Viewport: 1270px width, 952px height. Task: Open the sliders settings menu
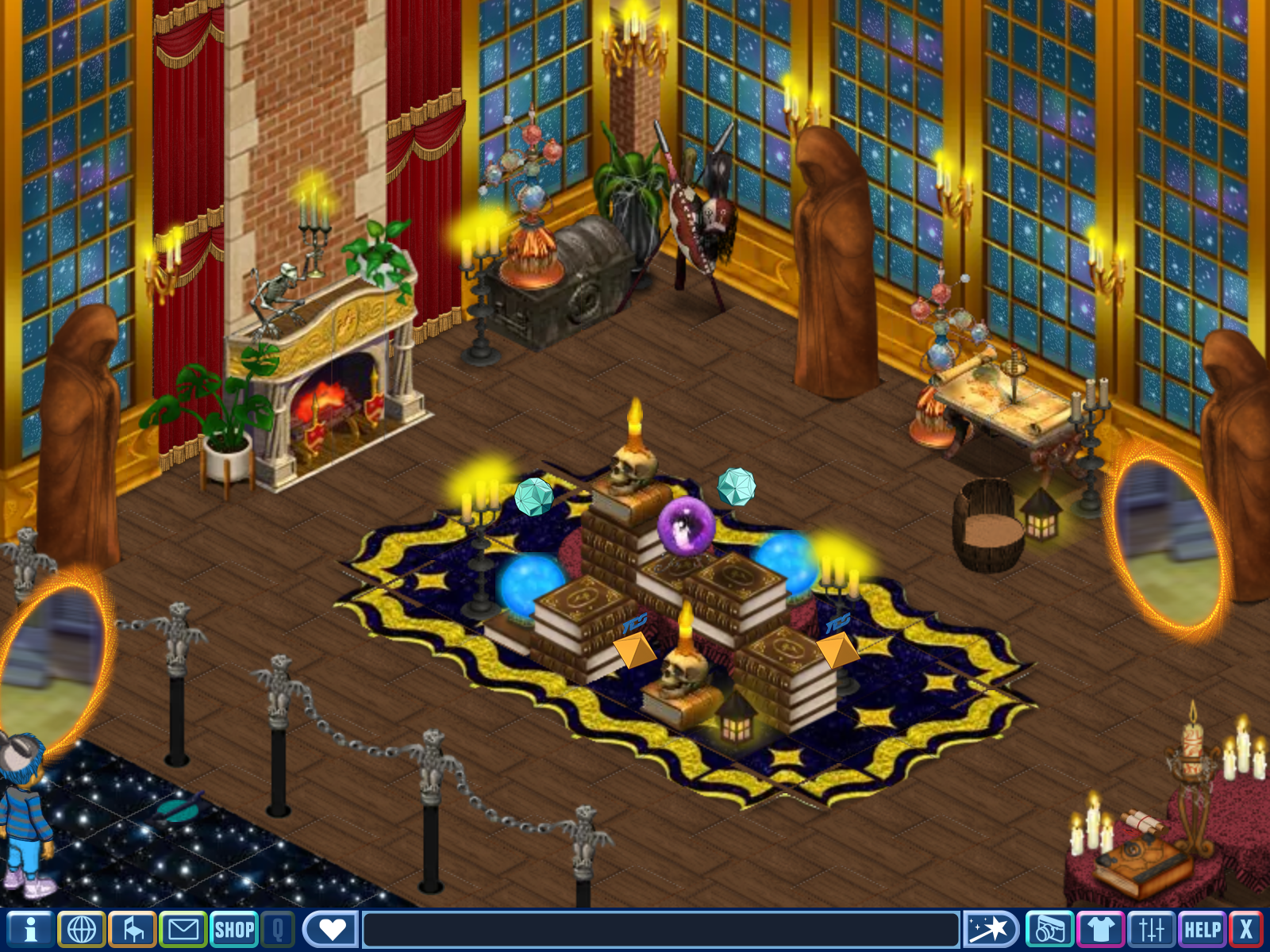[1151, 929]
